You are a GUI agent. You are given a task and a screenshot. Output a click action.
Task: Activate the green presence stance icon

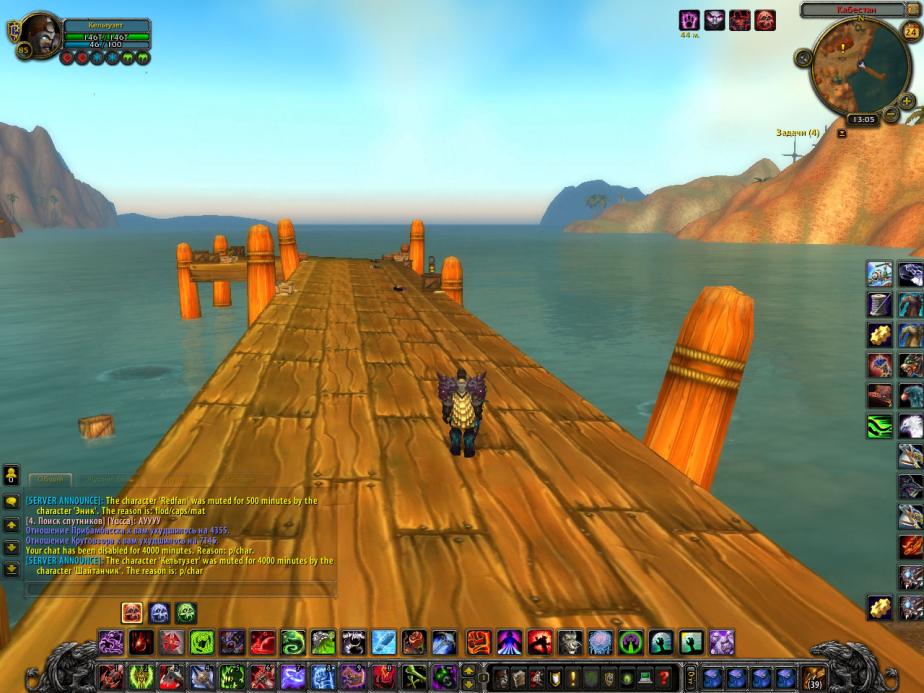tap(186, 613)
